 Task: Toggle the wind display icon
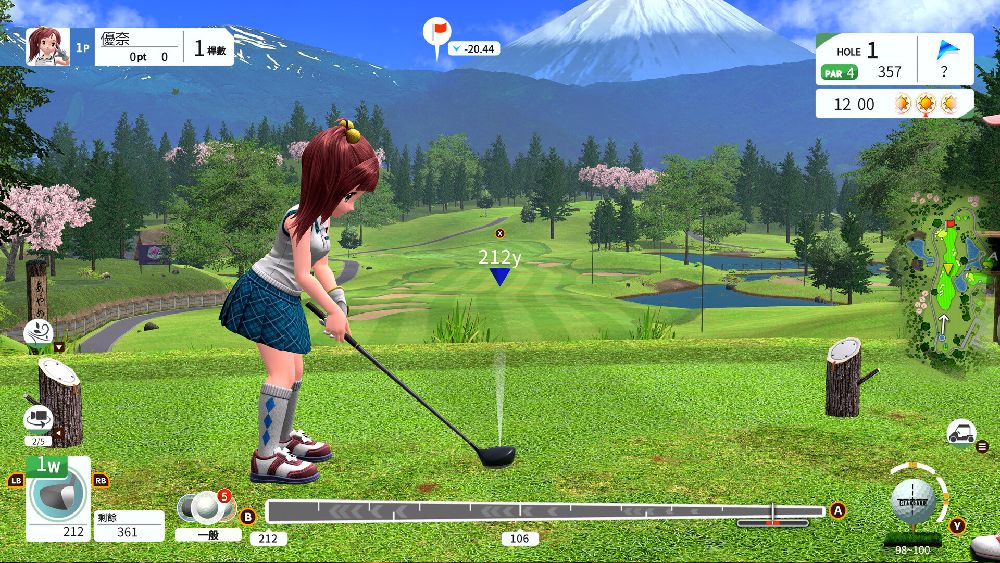point(38,331)
